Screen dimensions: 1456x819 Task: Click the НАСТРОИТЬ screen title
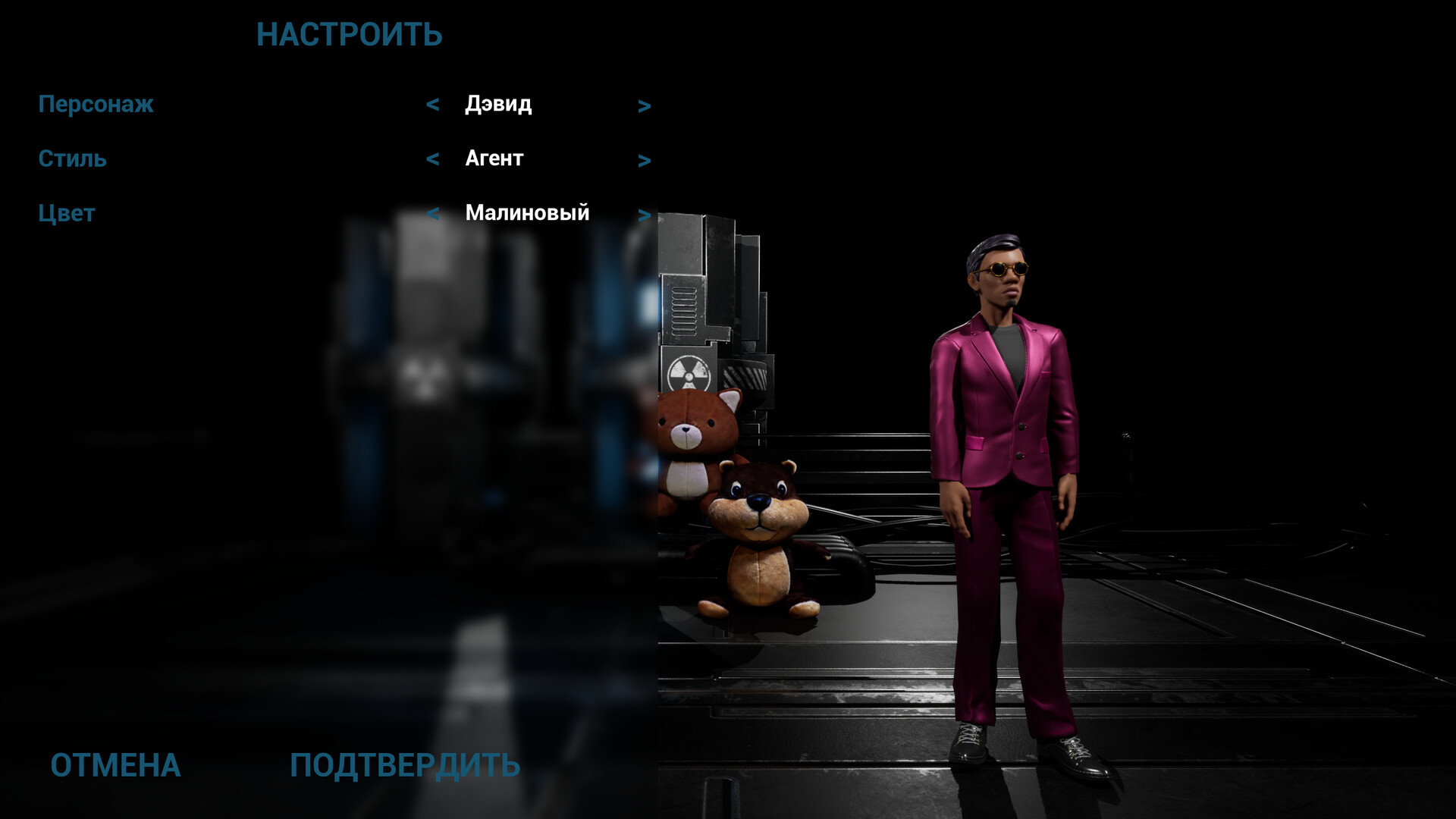[350, 34]
